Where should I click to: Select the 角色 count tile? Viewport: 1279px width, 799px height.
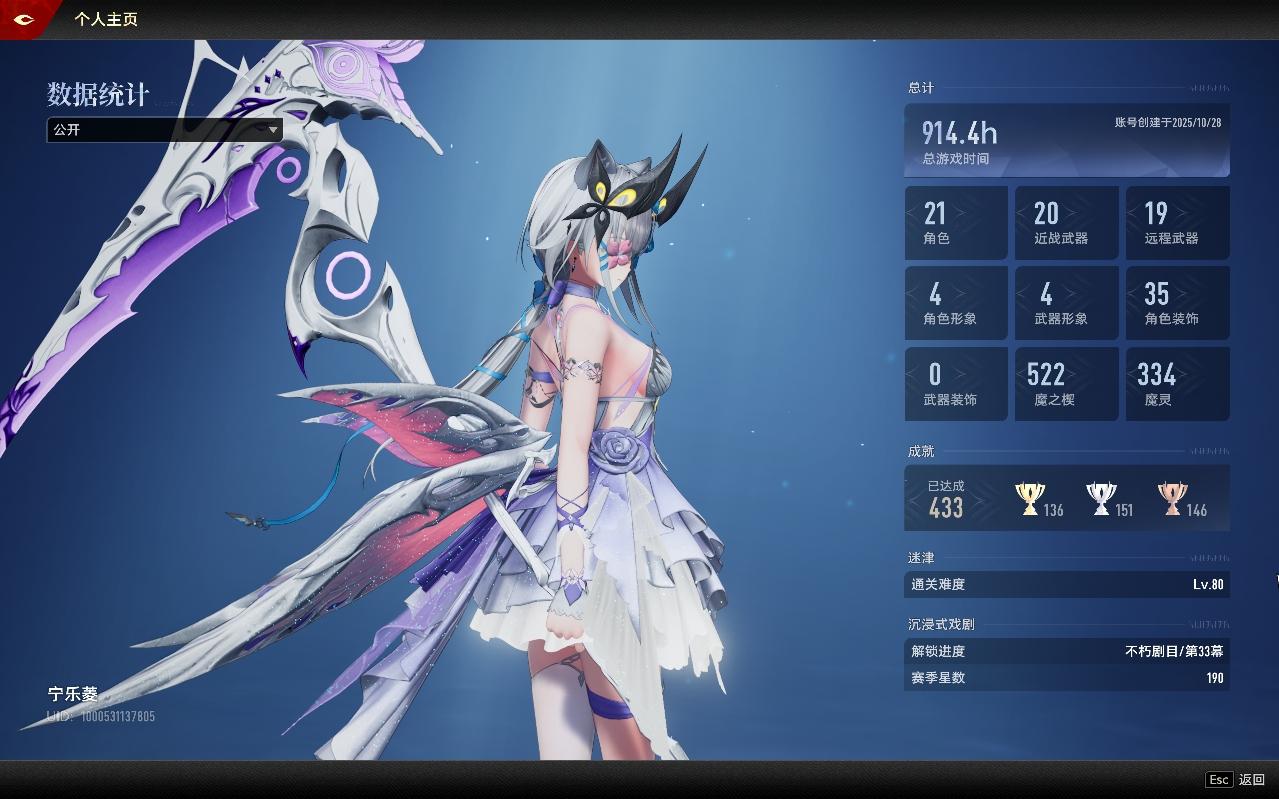coord(956,223)
